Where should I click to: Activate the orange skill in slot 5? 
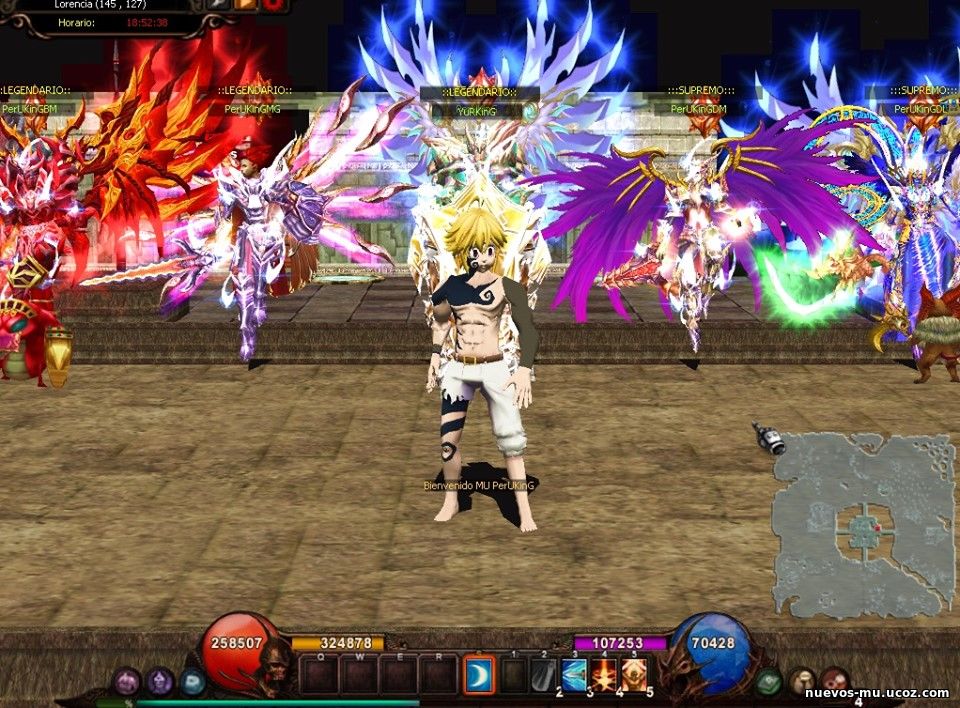click(634, 675)
